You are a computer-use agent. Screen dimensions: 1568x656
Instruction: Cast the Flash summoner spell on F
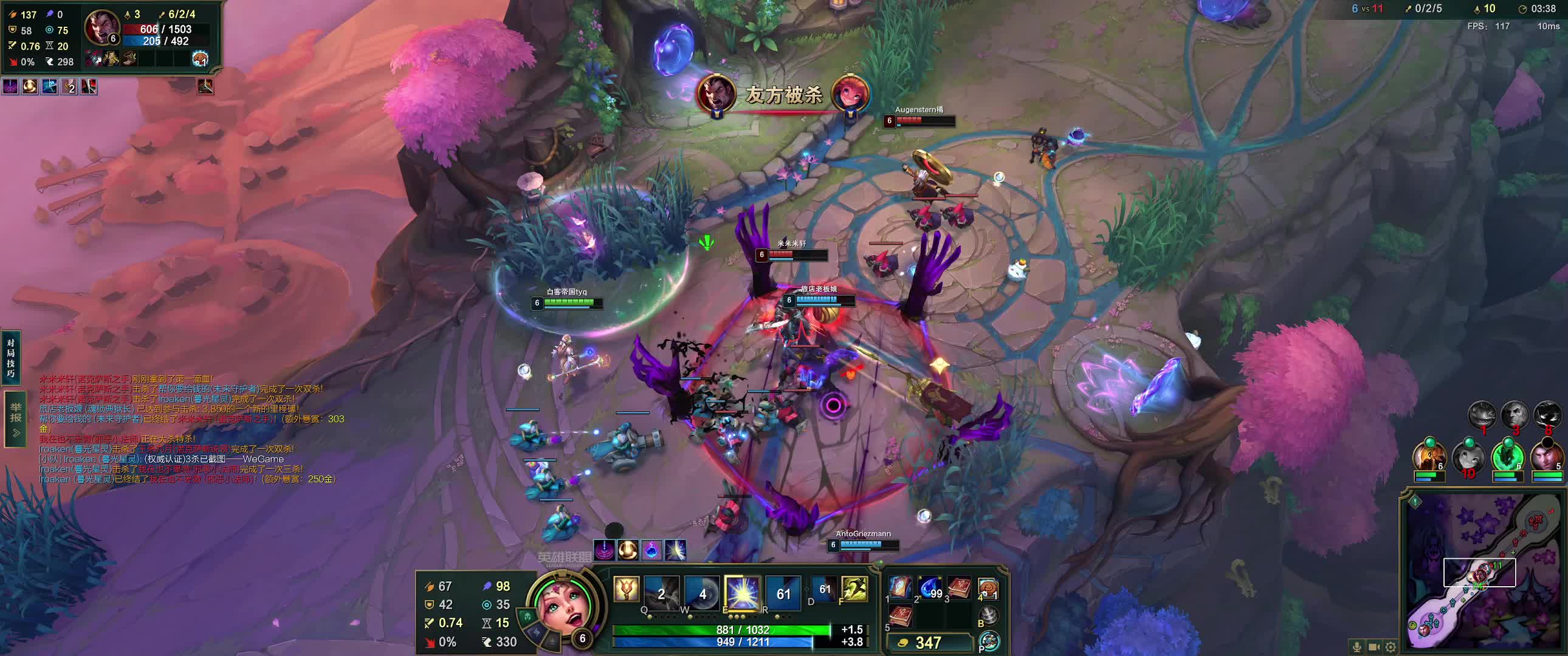click(x=854, y=590)
